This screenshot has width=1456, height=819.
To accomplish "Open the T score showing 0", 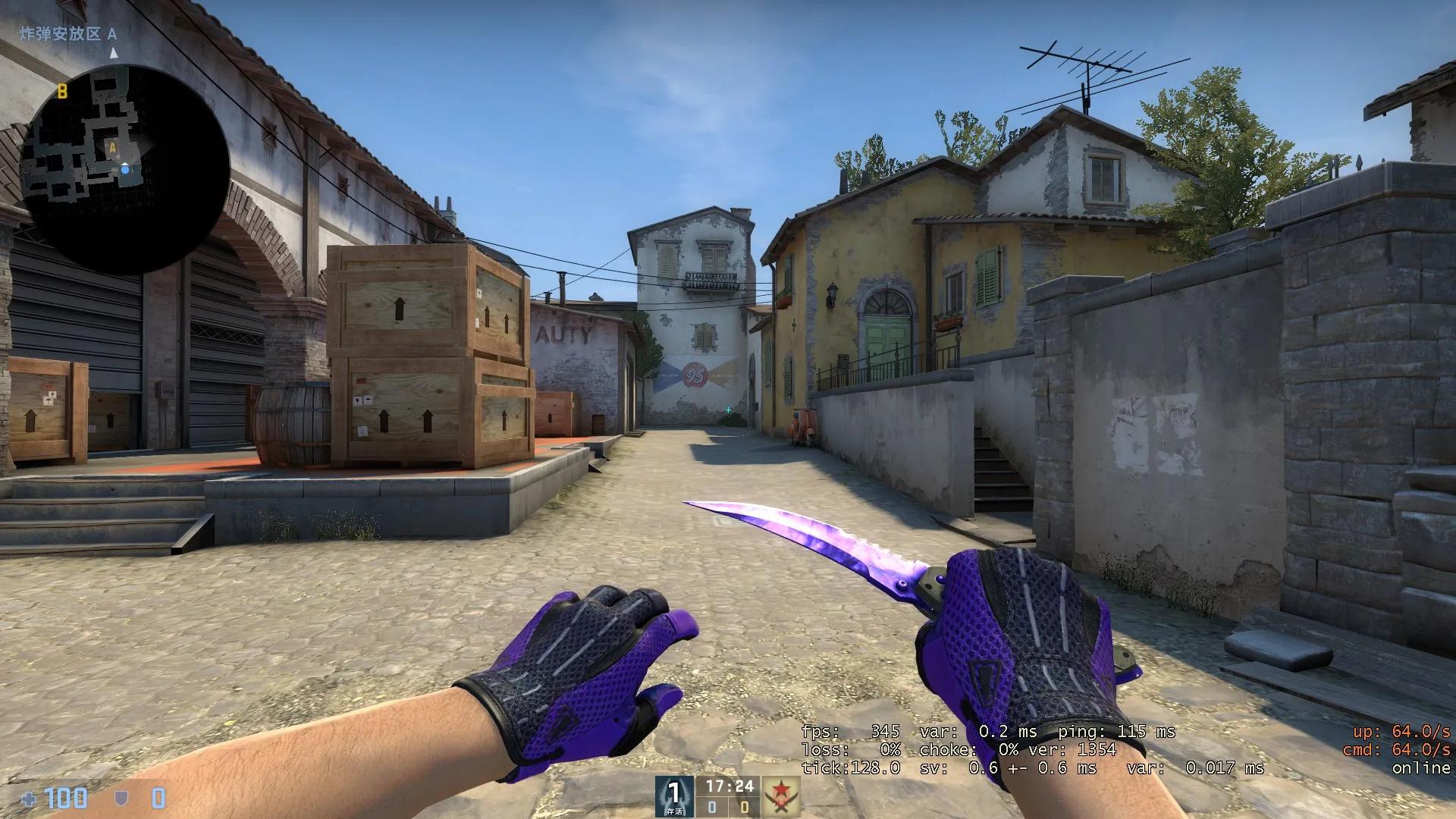I will coord(745,807).
